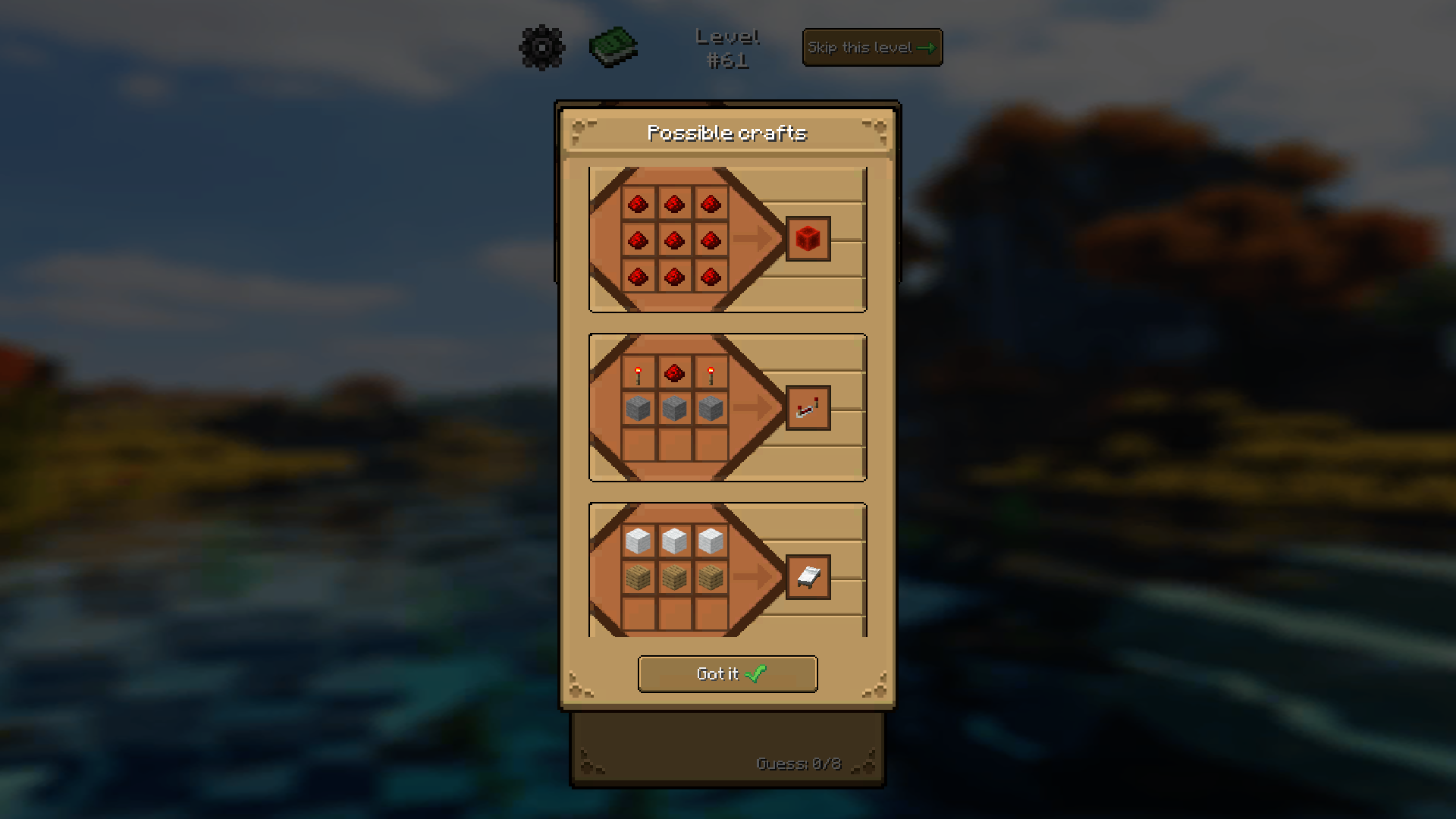Open the first possible craft panel

(x=726, y=240)
